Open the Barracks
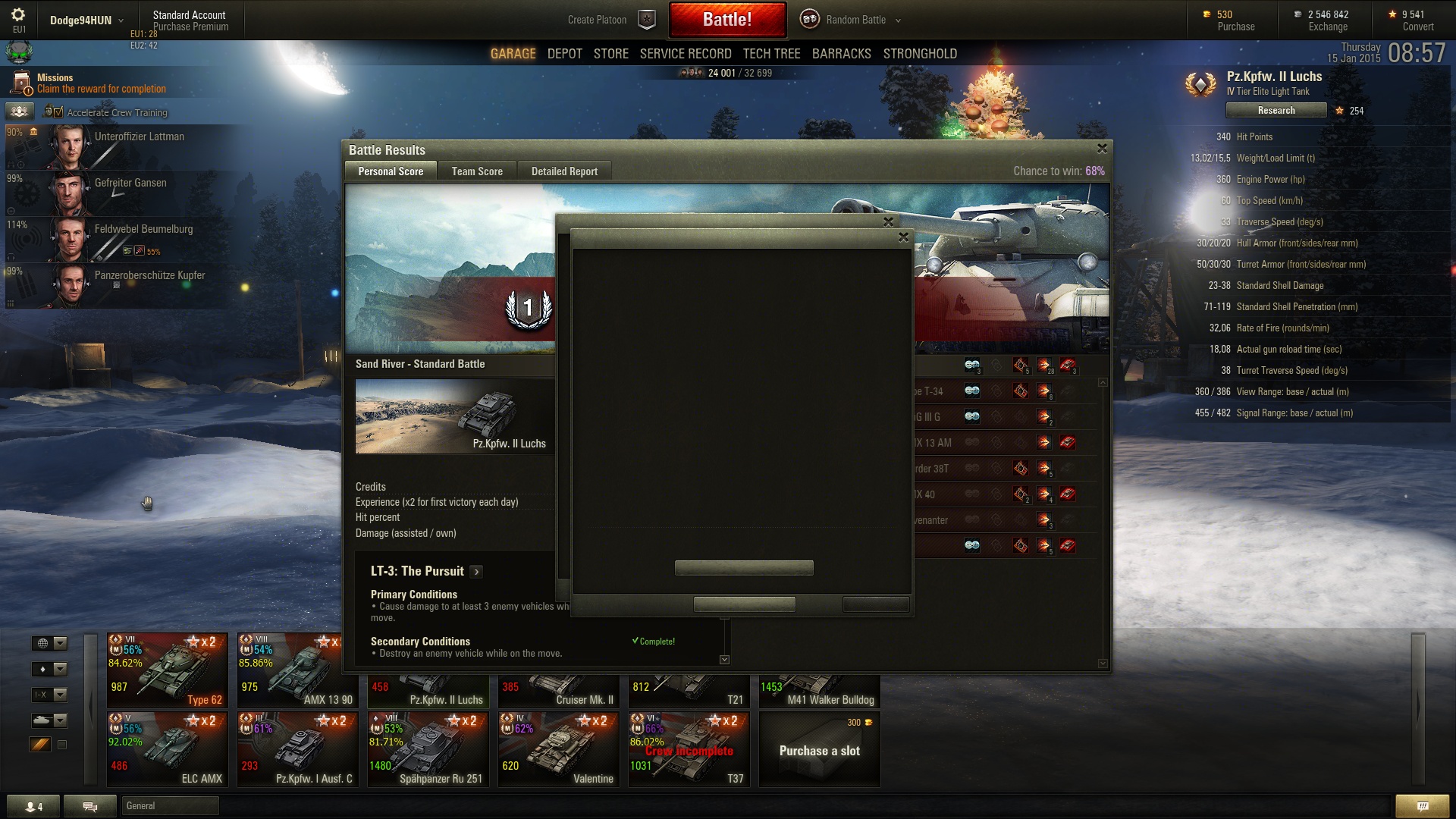 pyautogui.click(x=841, y=54)
